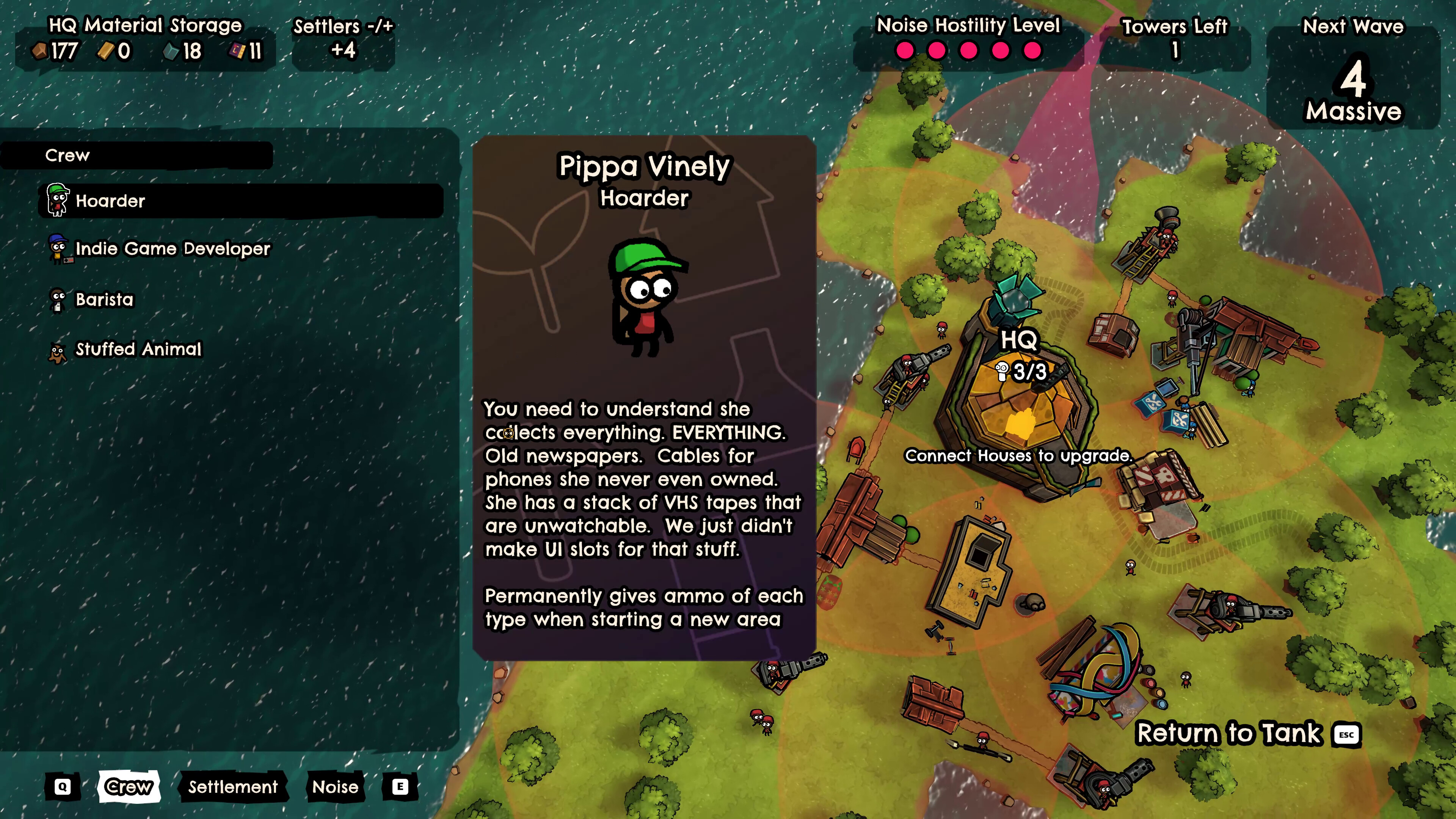The image size is (1456, 819).
Task: Select the Hoarder crew member
Action: coord(110,201)
